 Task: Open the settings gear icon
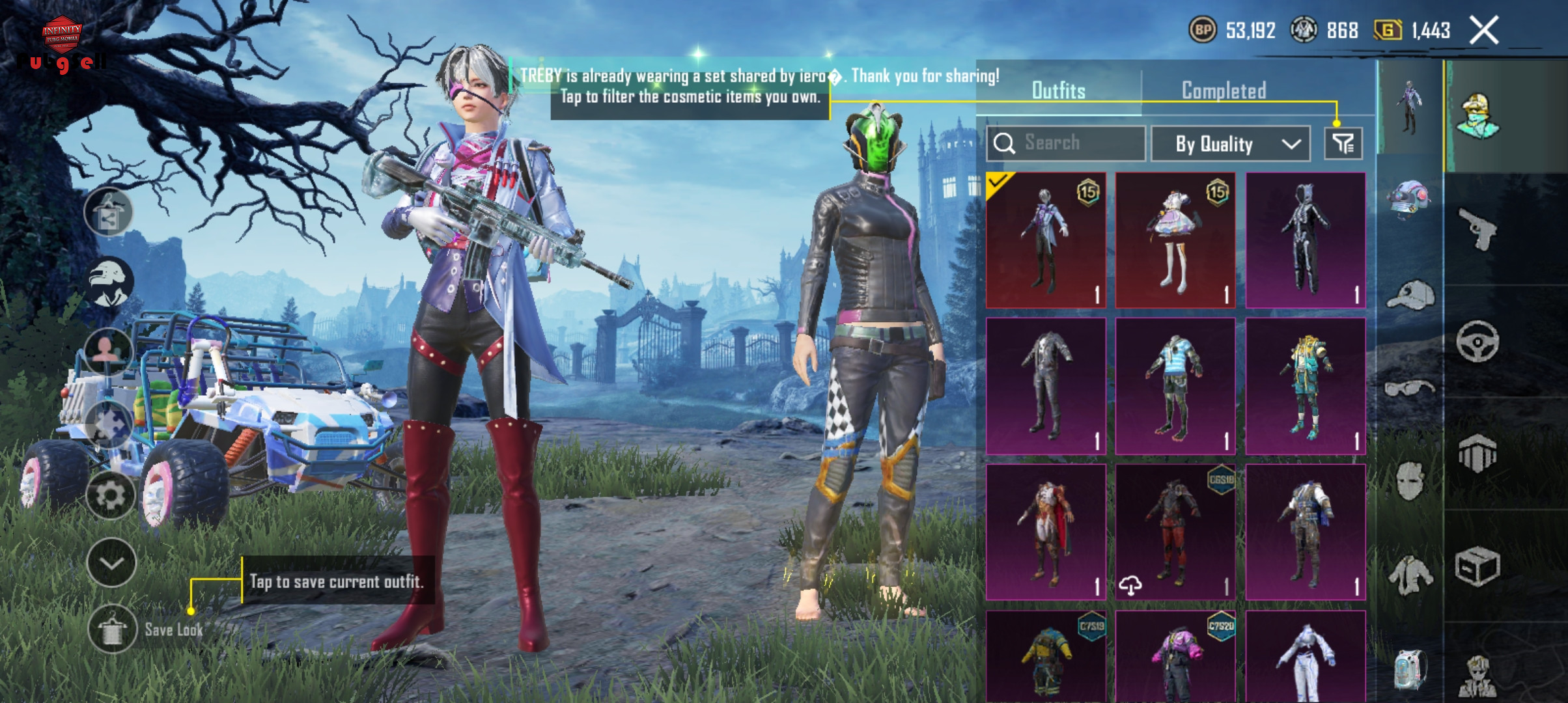coord(110,496)
